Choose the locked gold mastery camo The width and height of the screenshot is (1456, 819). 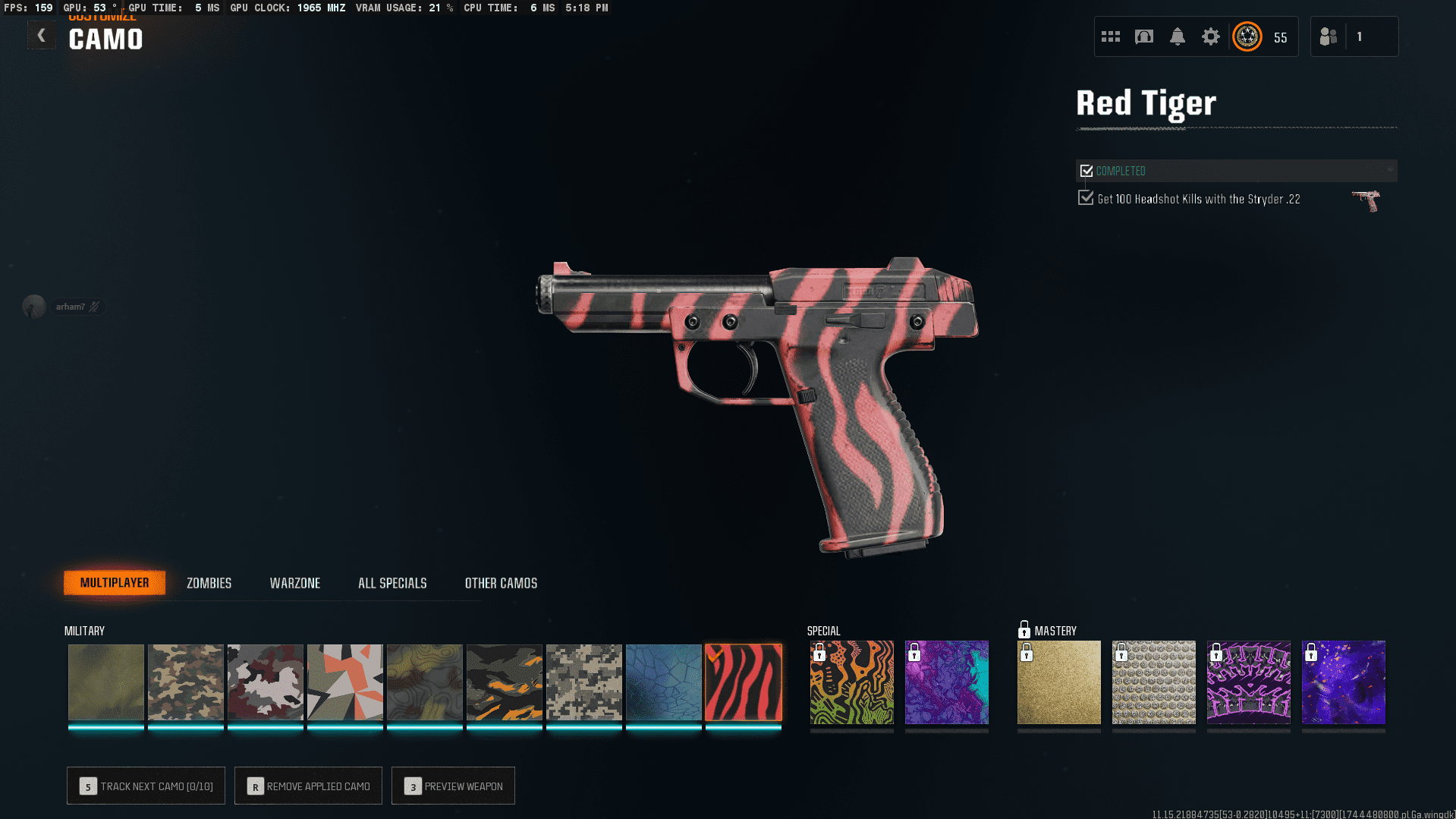point(1059,682)
